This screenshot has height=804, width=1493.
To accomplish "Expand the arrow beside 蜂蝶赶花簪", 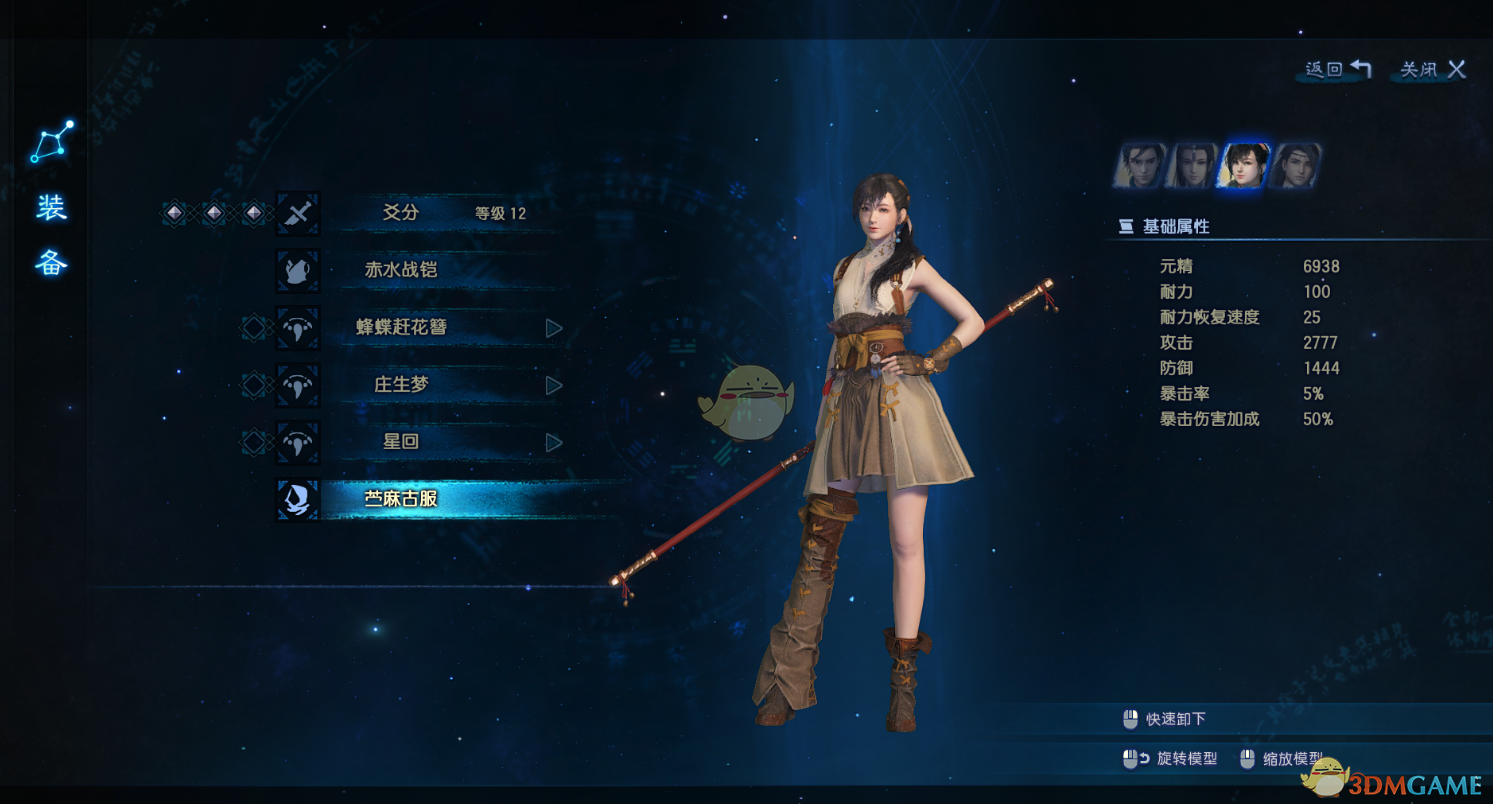I will pos(554,328).
